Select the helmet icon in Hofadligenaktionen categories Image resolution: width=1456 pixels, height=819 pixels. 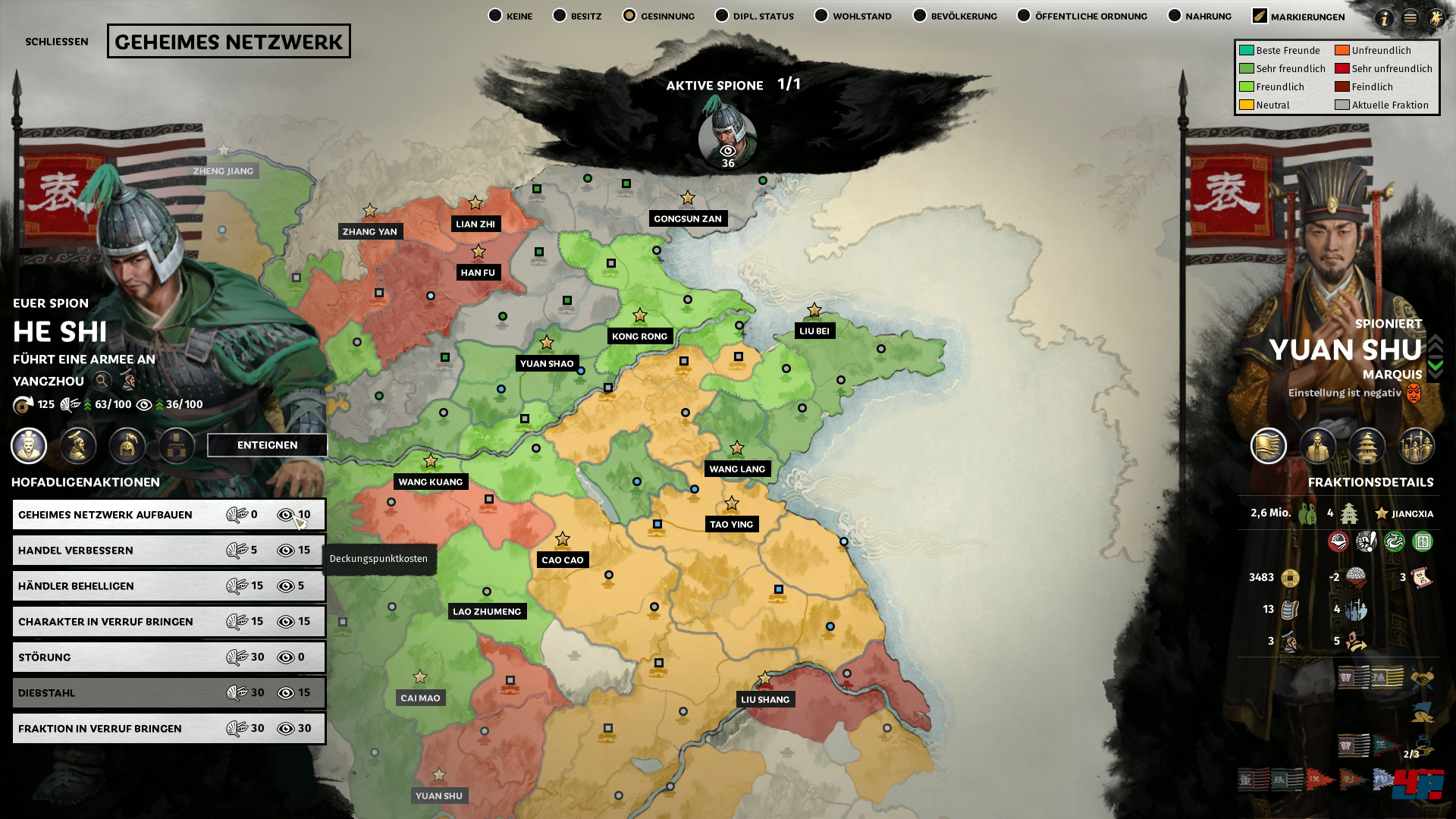coord(127,447)
